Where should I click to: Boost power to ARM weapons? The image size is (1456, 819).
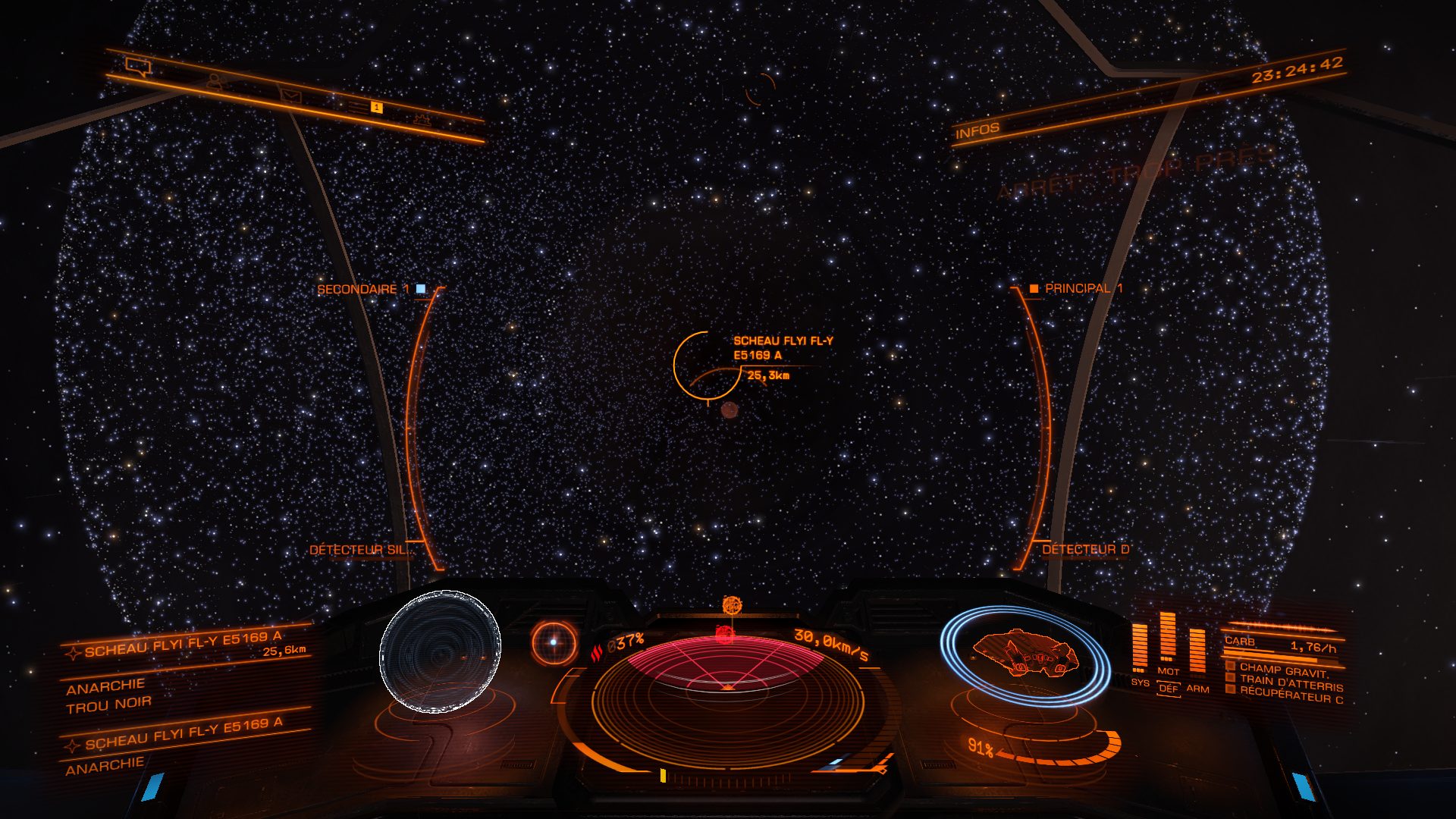point(1197,688)
